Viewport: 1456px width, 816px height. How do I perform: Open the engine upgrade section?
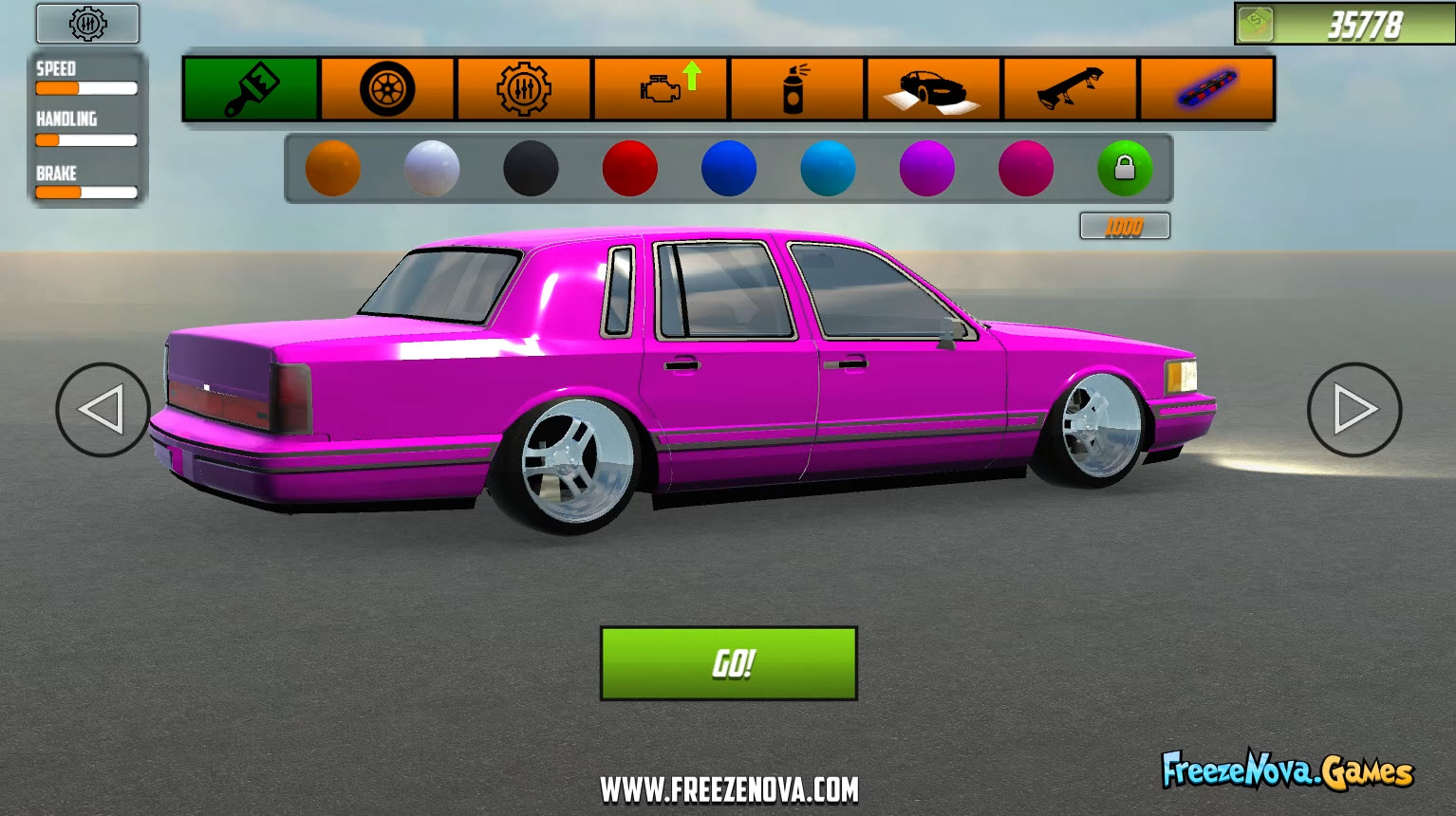coord(662,88)
